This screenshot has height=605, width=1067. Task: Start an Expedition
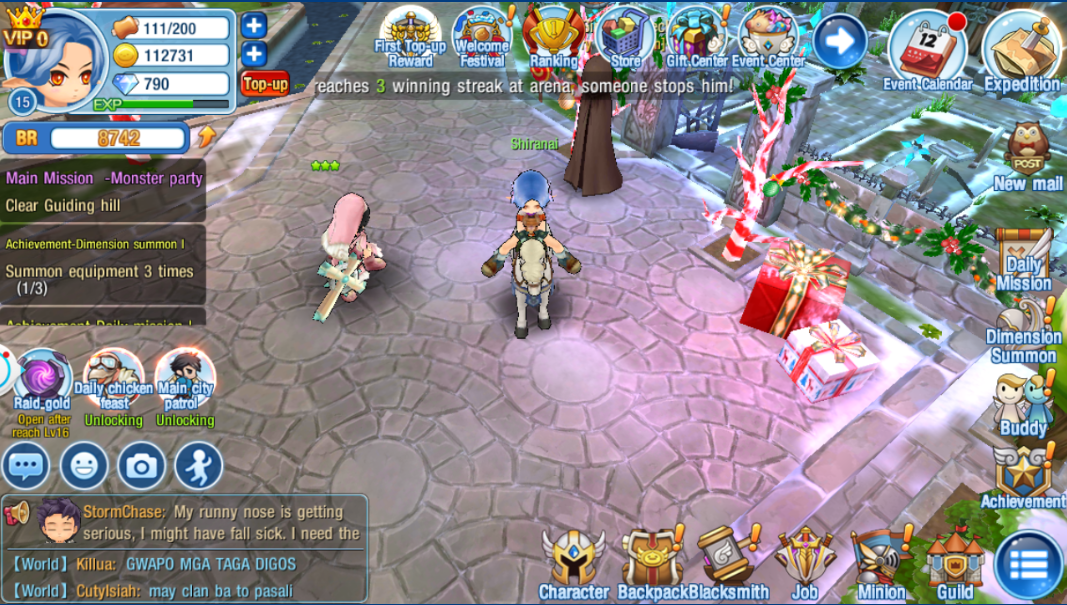point(1020,50)
